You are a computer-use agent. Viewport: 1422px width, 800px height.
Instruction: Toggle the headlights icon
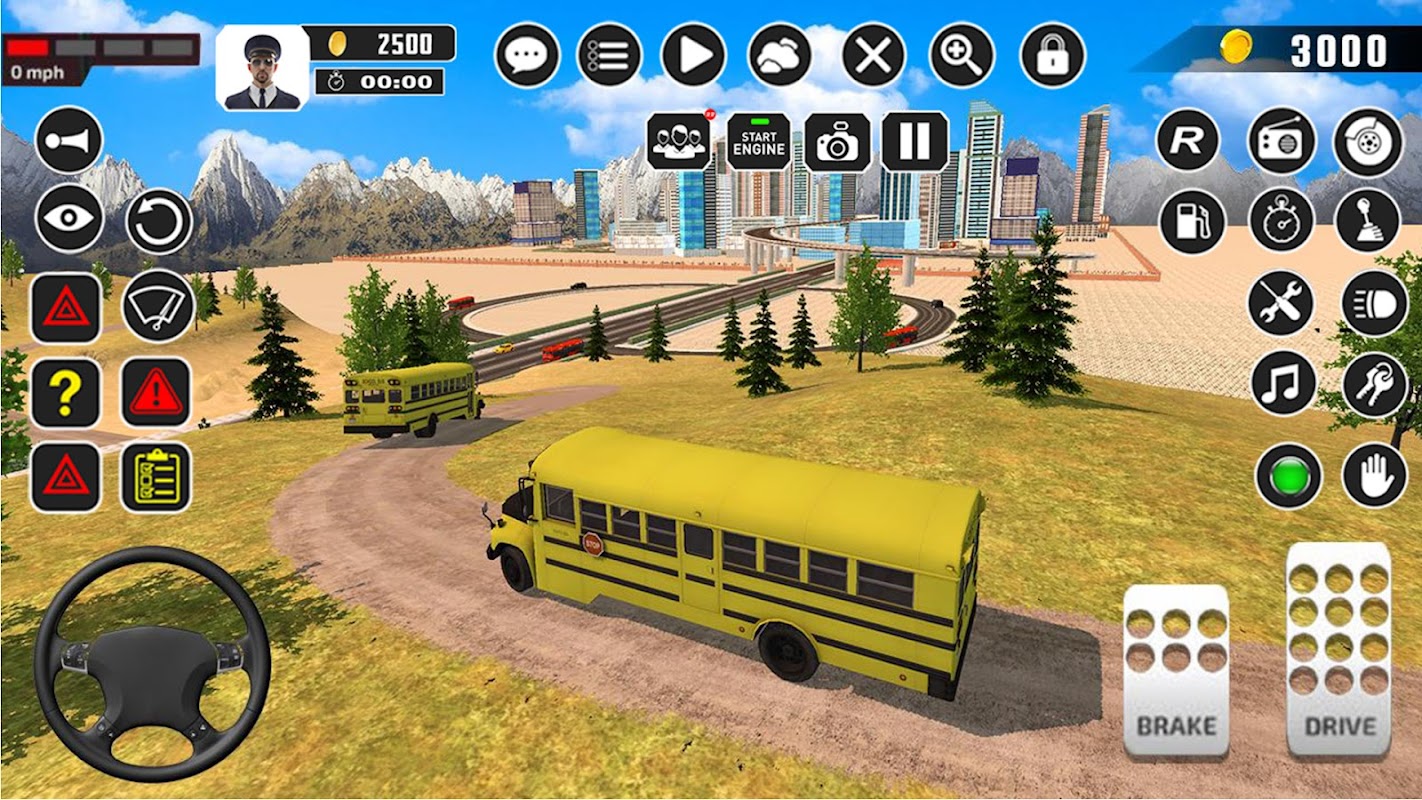(x=1374, y=303)
